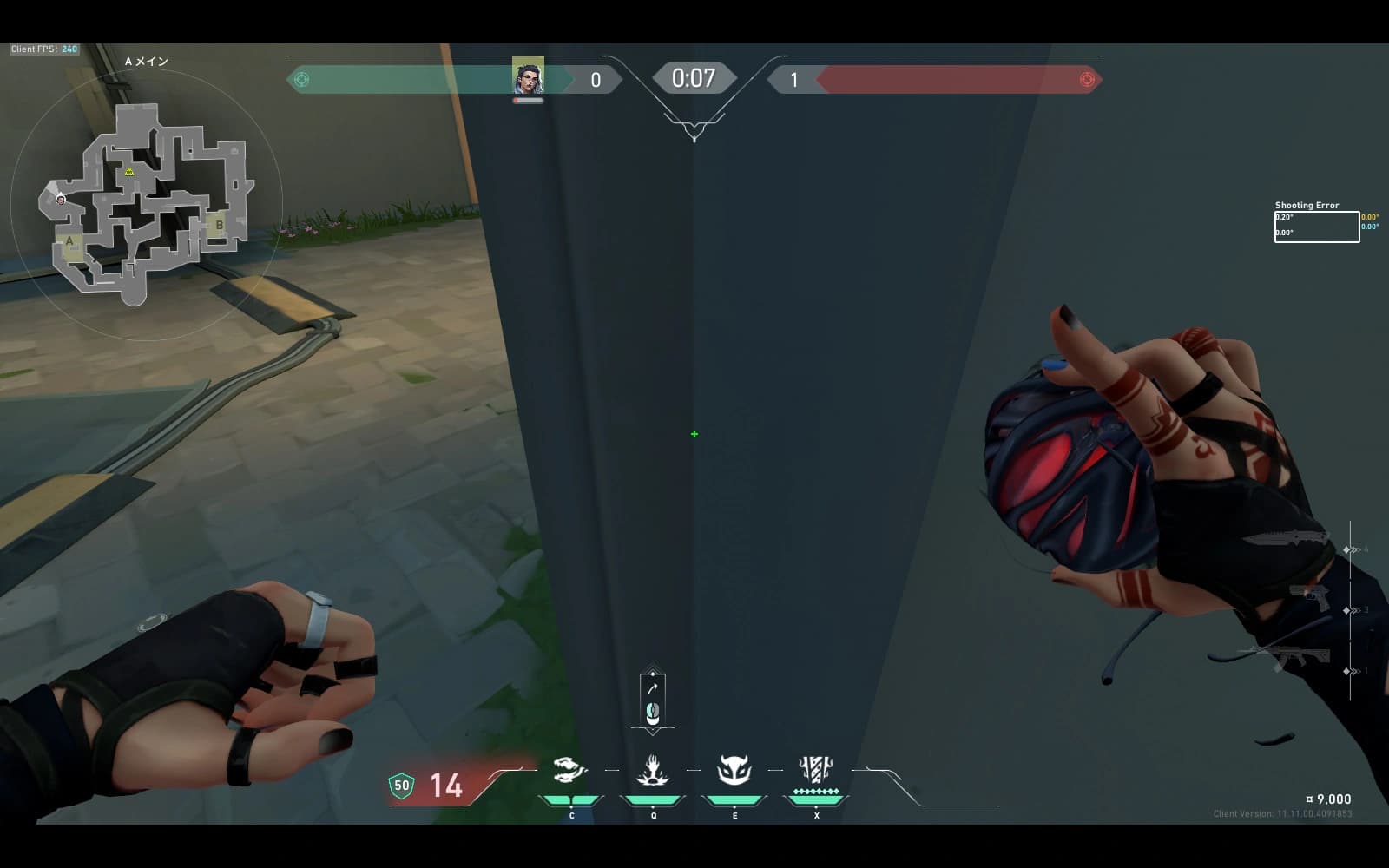Select the B site marker on minimap
Image resolution: width=1389 pixels, height=868 pixels.
pos(219,225)
